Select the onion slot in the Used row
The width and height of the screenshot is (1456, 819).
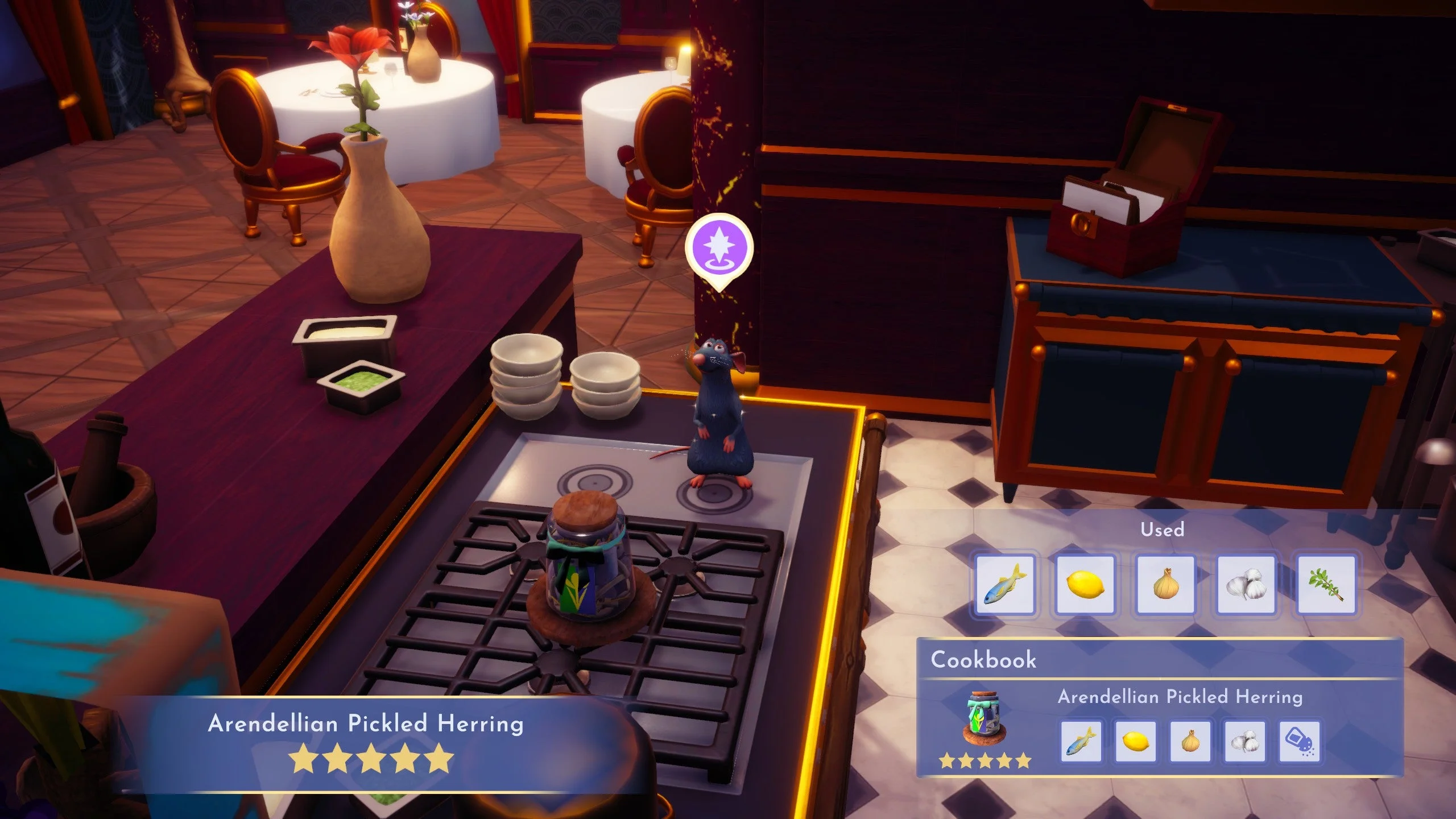(1165, 585)
